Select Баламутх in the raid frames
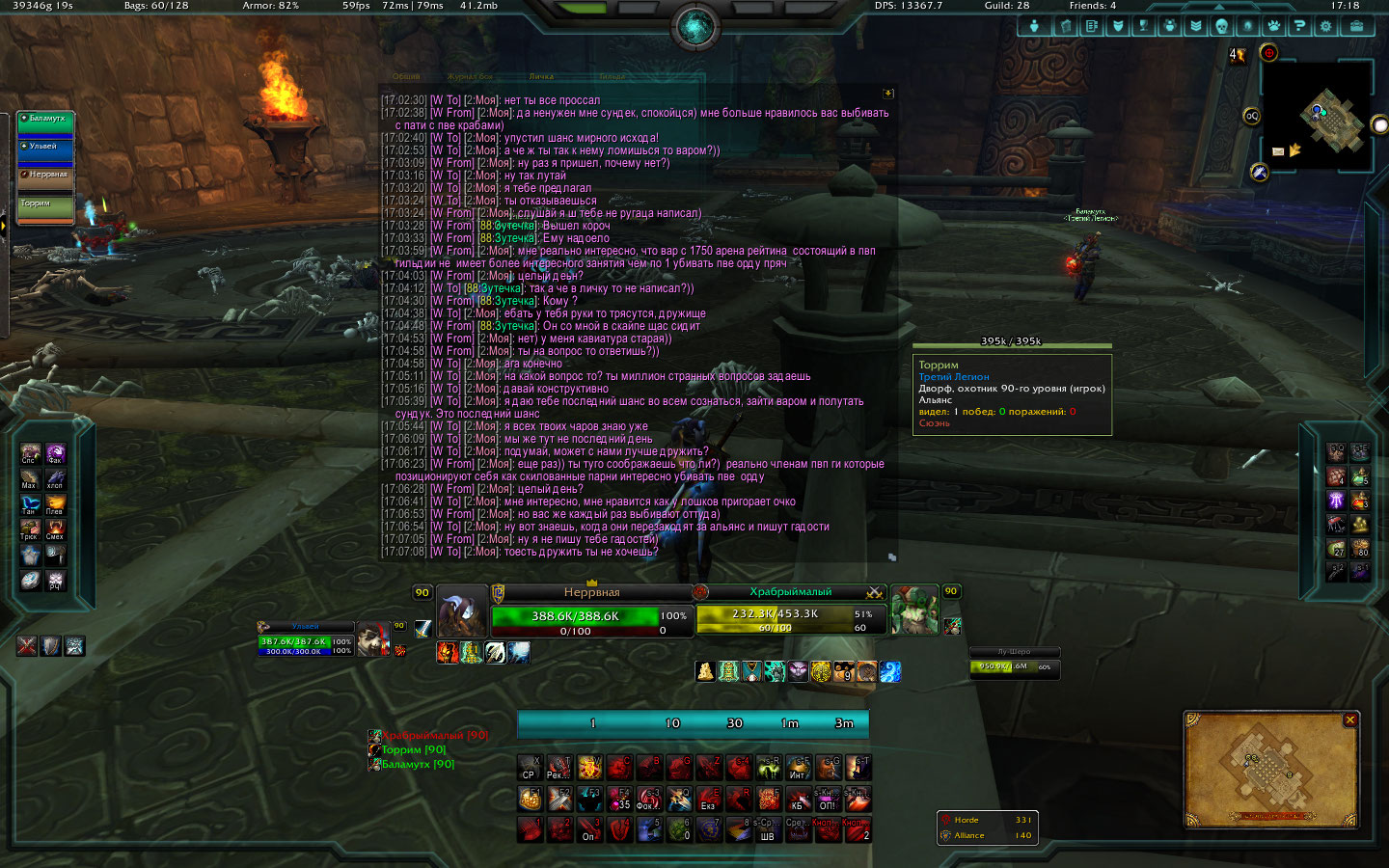Screen dimensions: 1389x868 (x=45, y=123)
